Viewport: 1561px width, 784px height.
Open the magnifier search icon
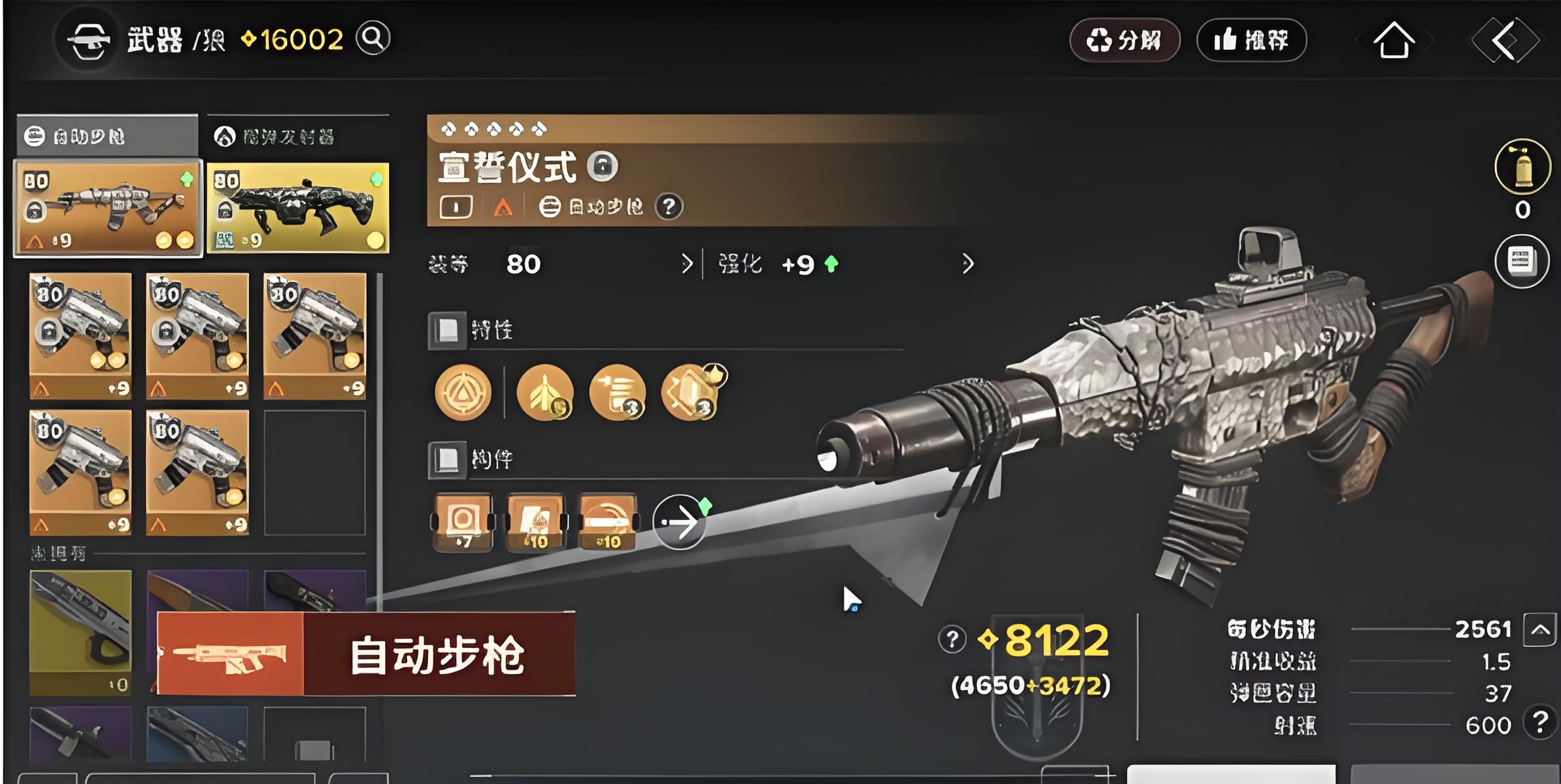click(x=373, y=39)
